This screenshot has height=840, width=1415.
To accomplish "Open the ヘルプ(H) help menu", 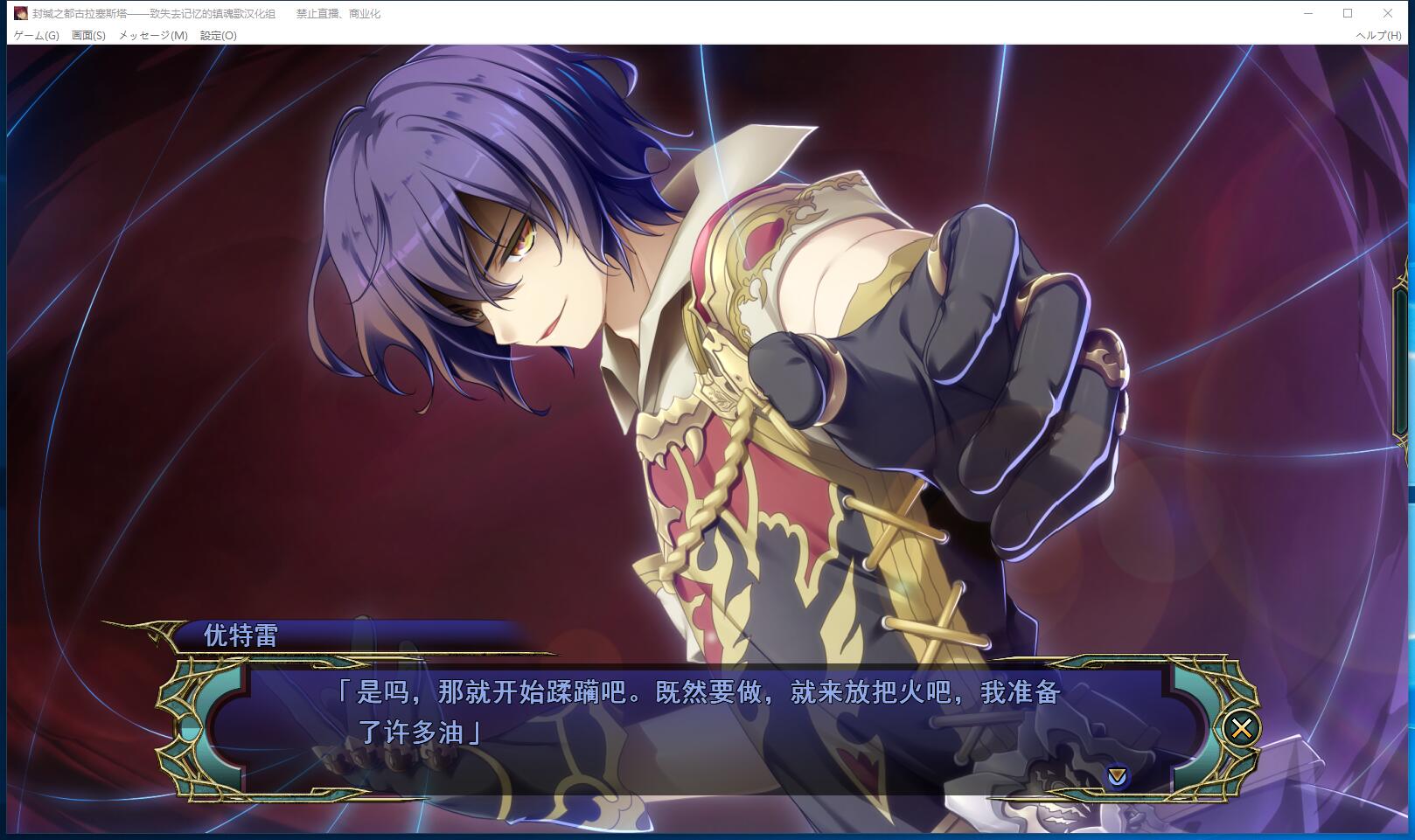I will pos(1380,37).
